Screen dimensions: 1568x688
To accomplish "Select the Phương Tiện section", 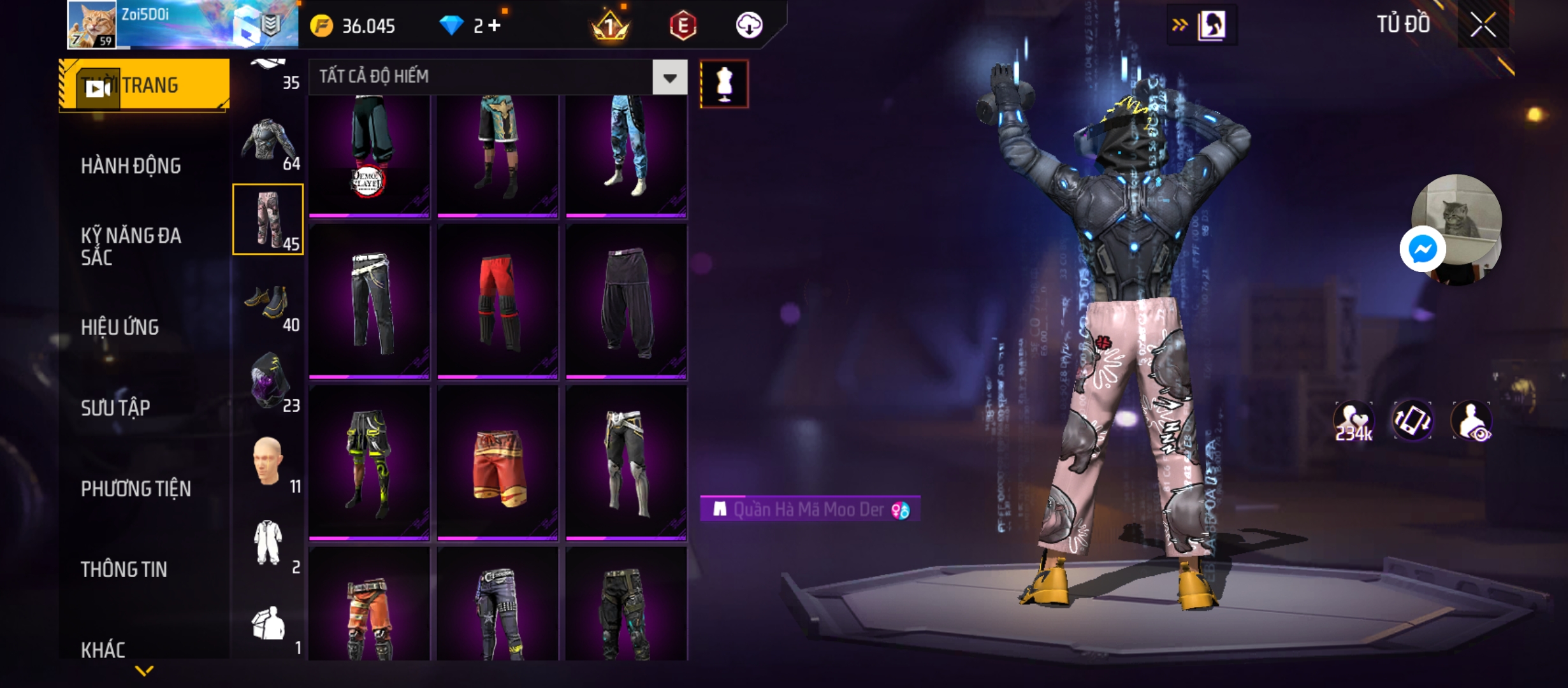I will coord(136,489).
